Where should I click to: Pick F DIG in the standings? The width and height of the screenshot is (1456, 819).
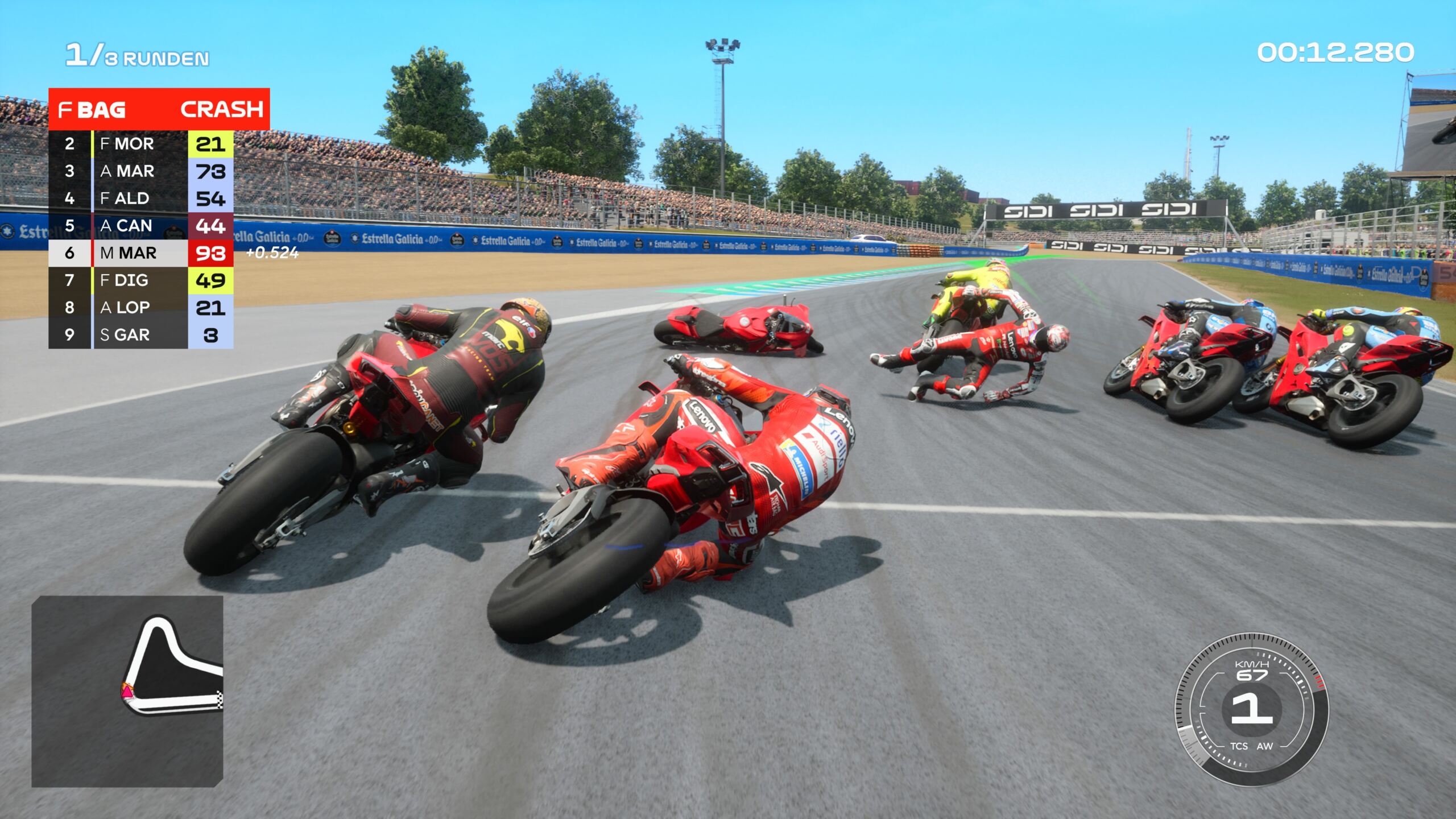click(x=140, y=280)
